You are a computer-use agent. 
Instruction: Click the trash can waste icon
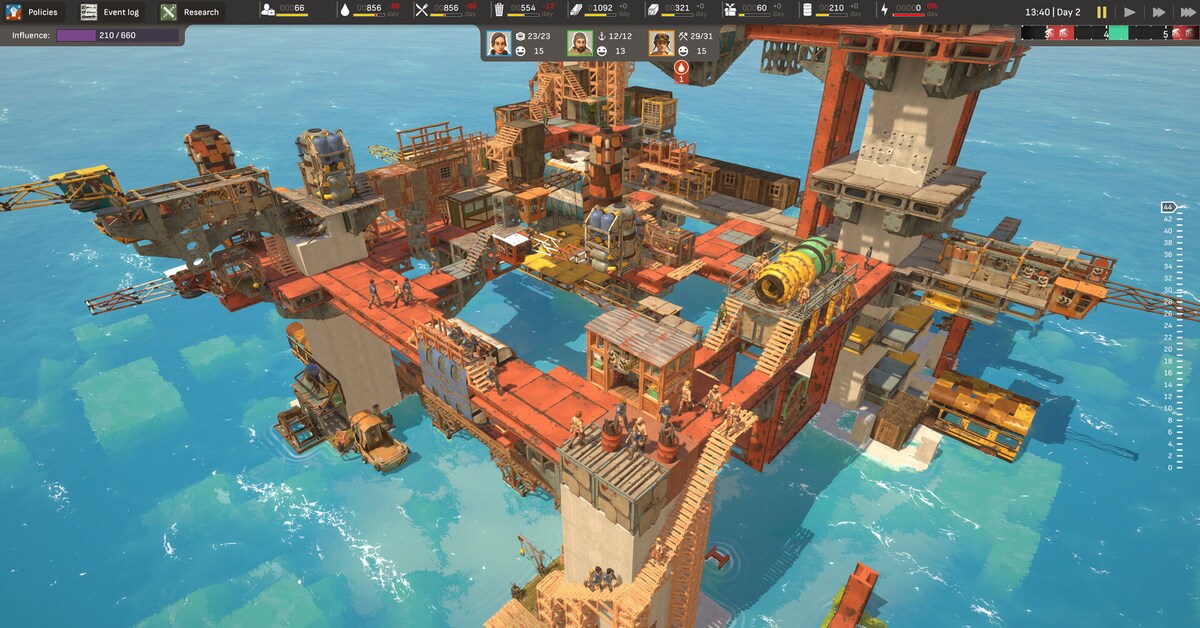click(x=499, y=10)
